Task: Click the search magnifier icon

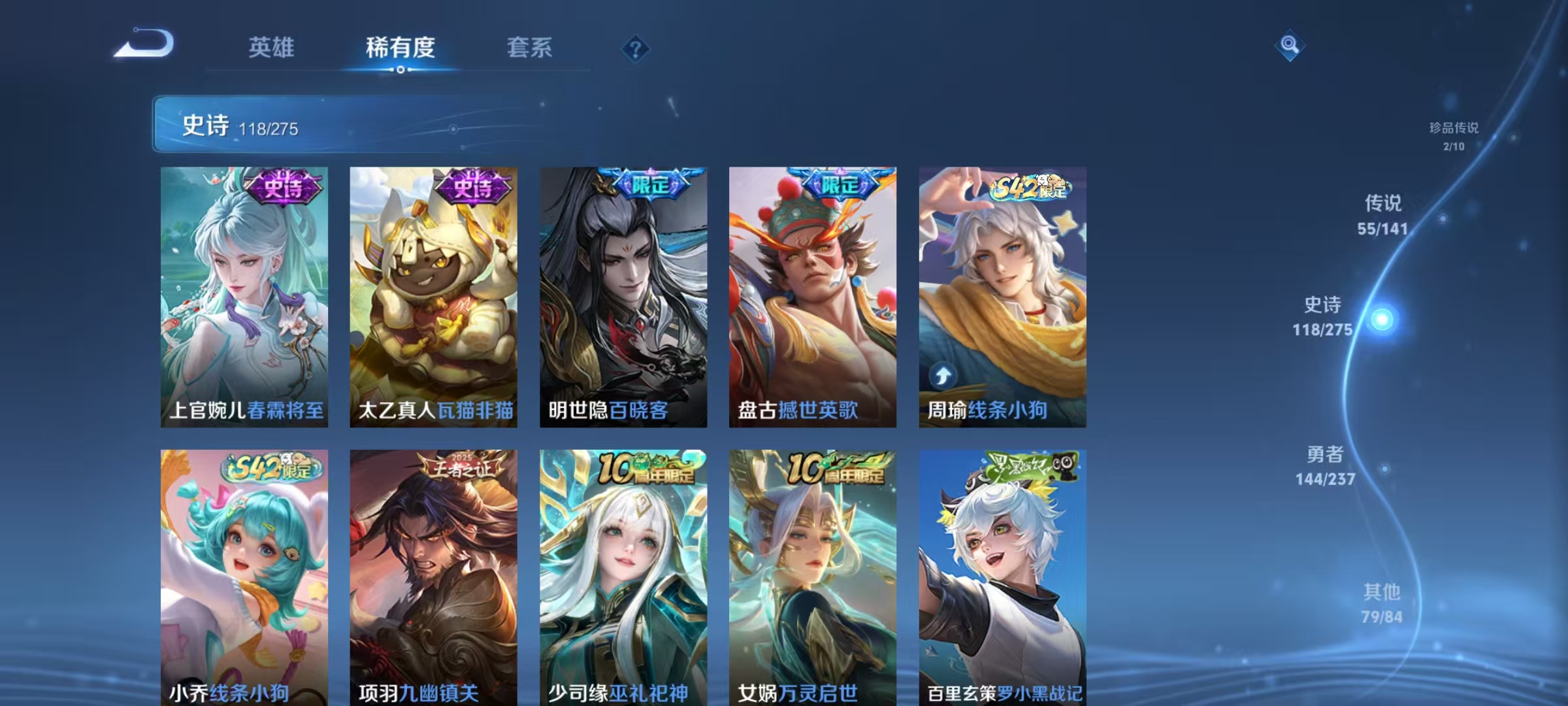Action: point(1290,47)
